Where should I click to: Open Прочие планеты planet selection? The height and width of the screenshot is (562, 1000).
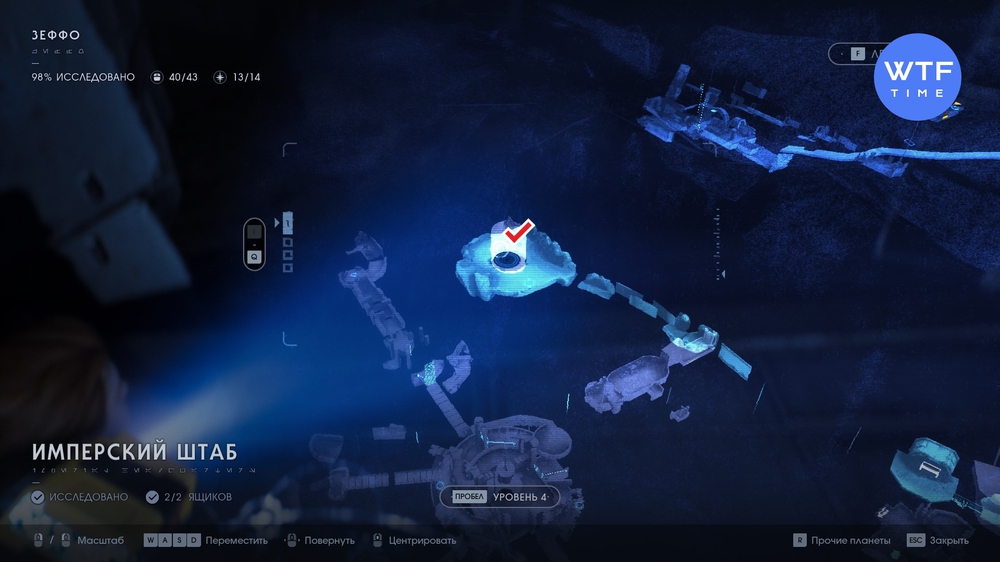(x=840, y=540)
